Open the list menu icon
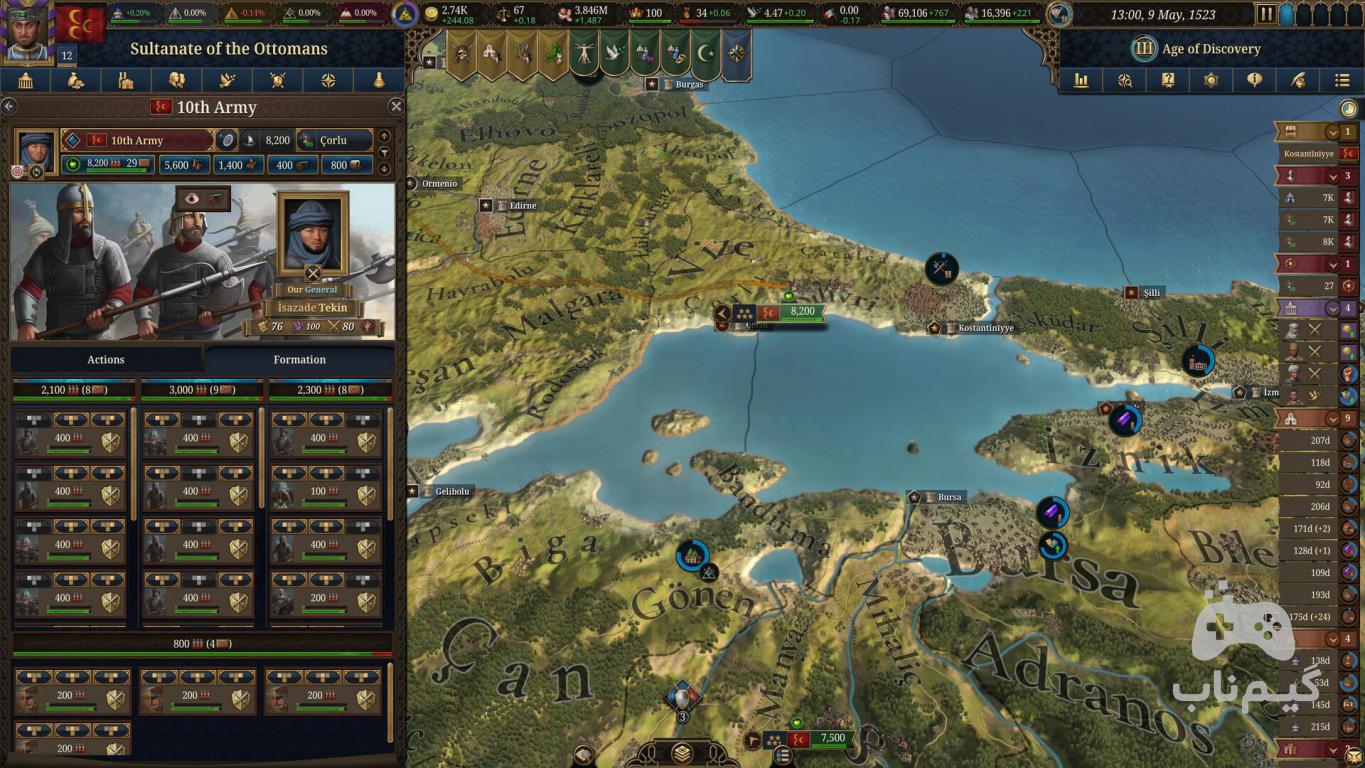Screen dimensions: 1365x768 [x=1342, y=81]
